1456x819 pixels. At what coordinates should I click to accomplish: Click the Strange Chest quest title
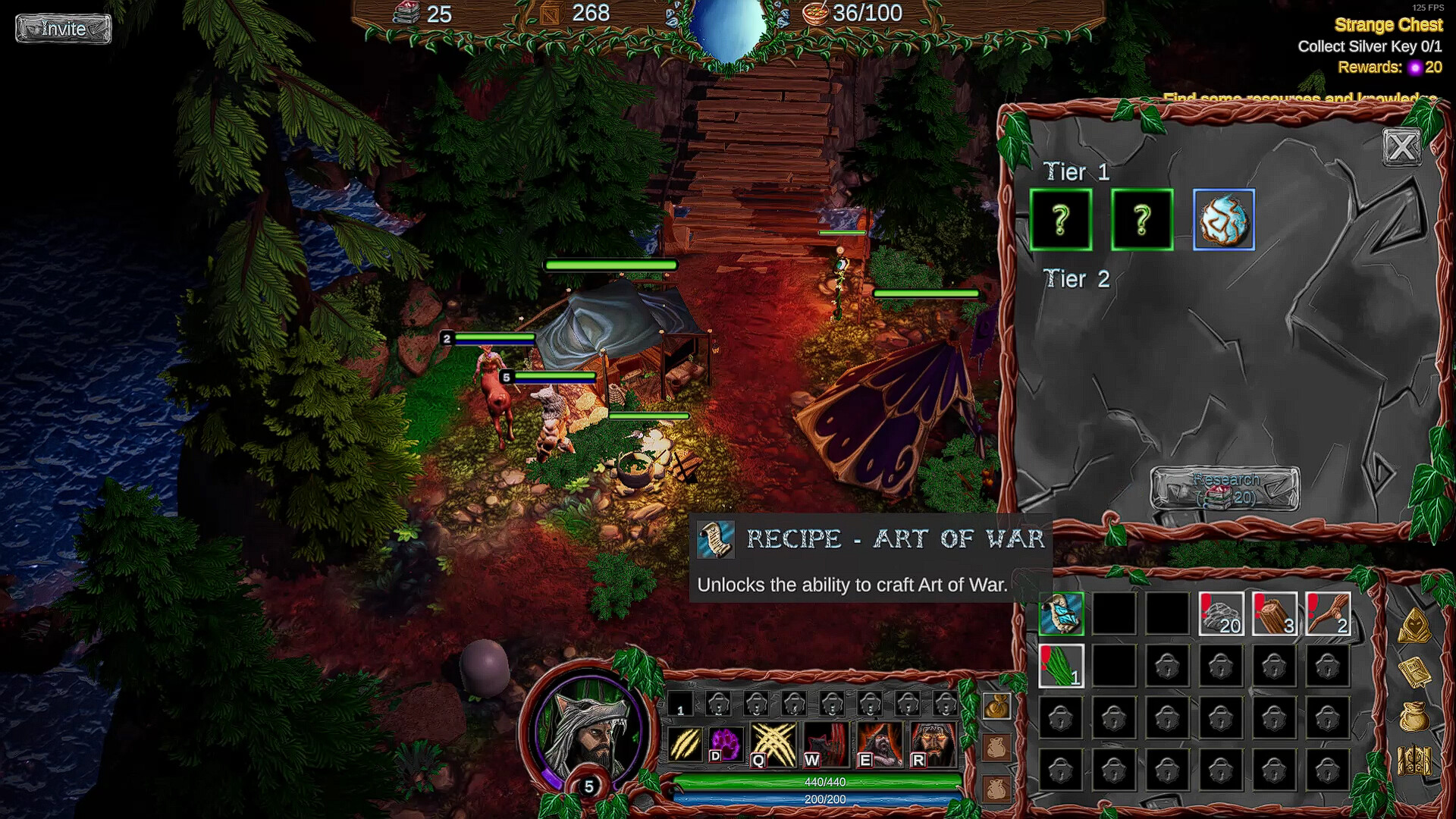[x=1389, y=24]
